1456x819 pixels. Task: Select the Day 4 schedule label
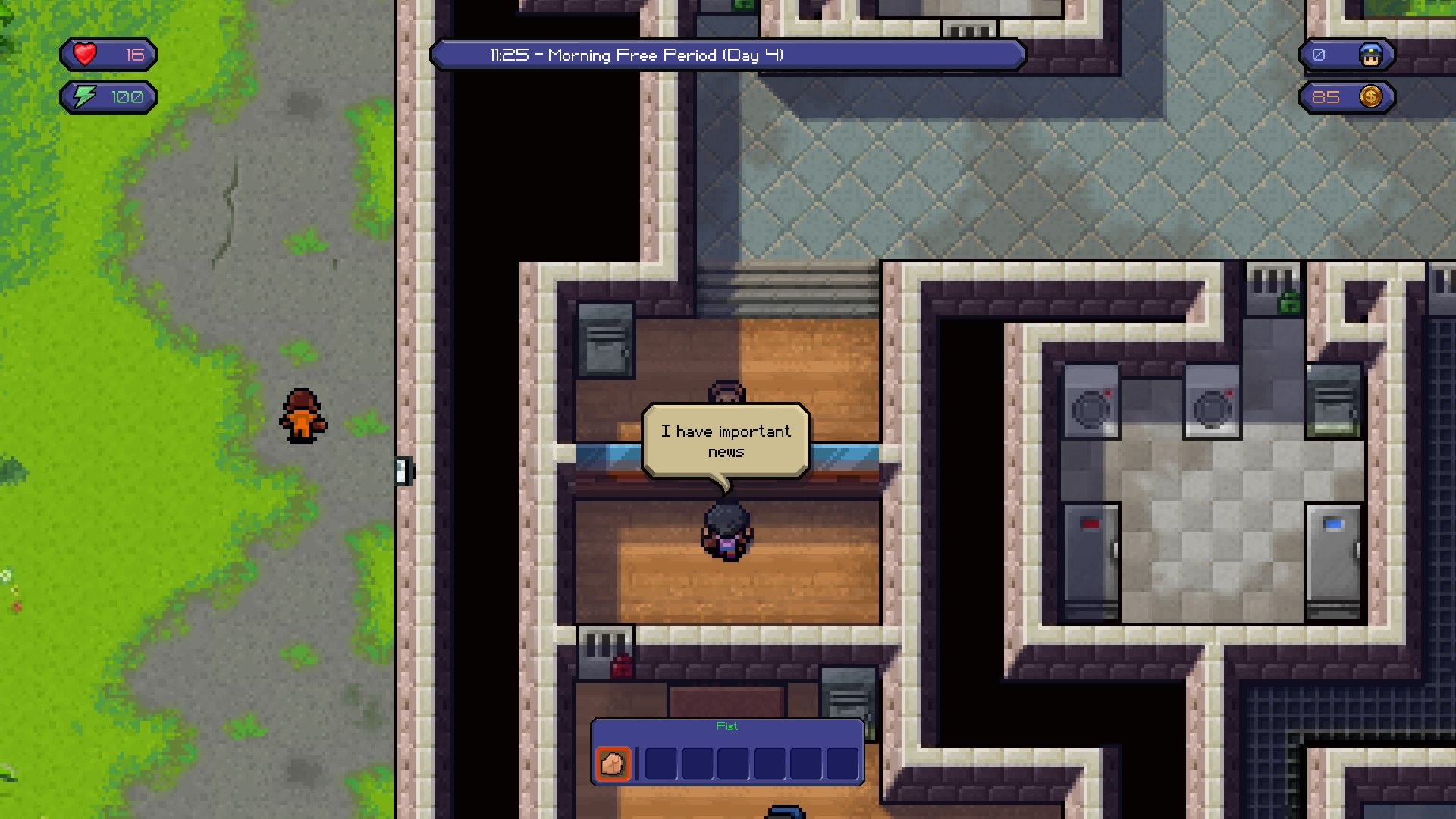[x=753, y=55]
